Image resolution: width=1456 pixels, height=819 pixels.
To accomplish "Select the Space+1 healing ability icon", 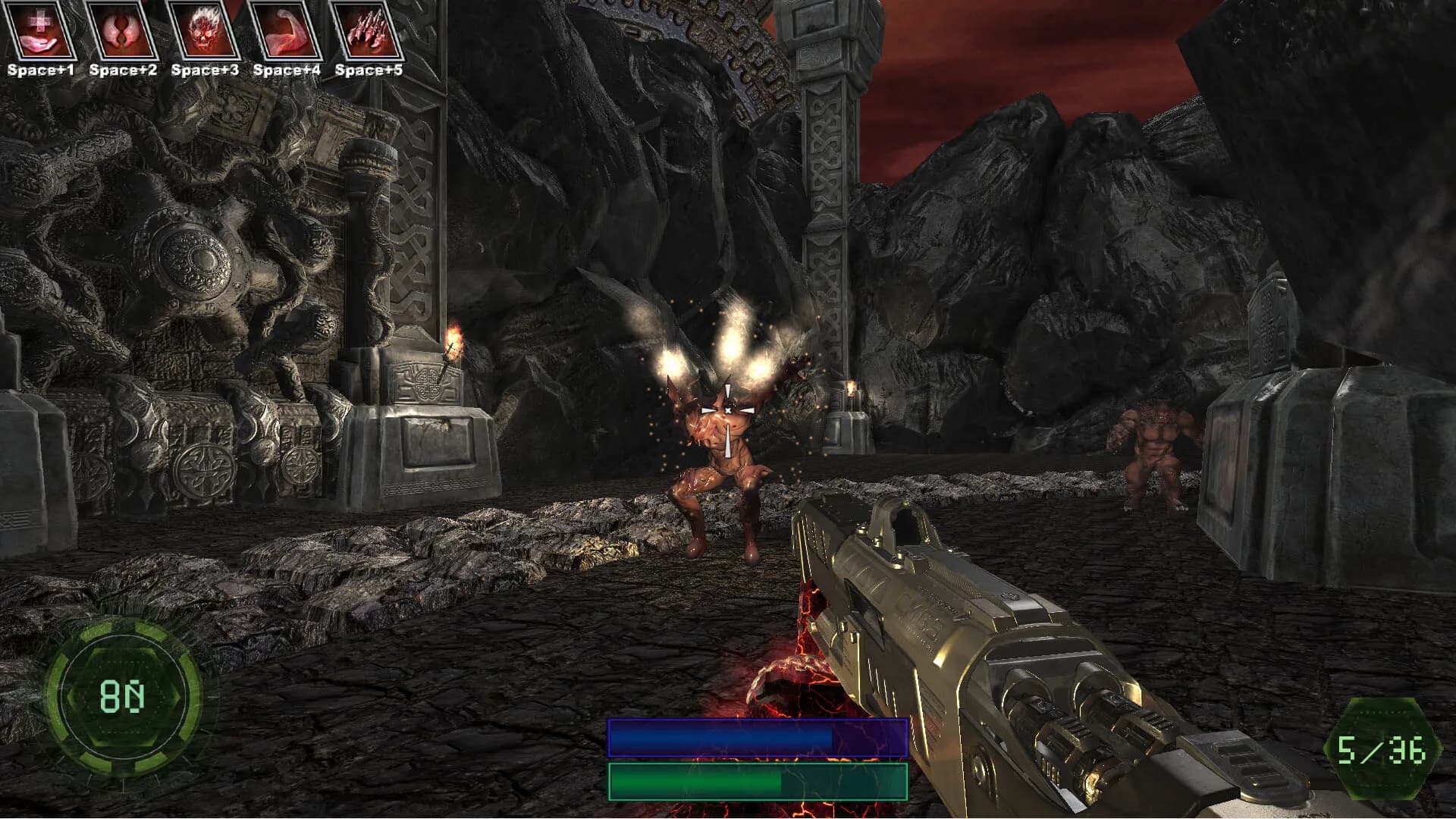I will pos(42,32).
